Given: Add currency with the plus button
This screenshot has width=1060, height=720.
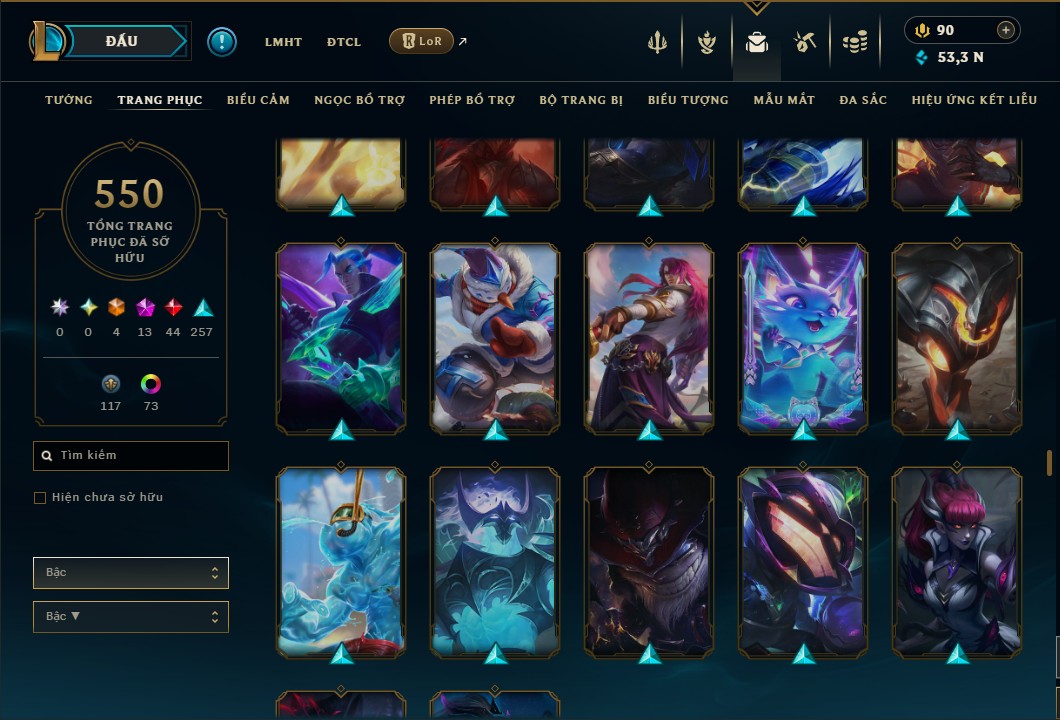Looking at the screenshot, I should point(1005,30).
